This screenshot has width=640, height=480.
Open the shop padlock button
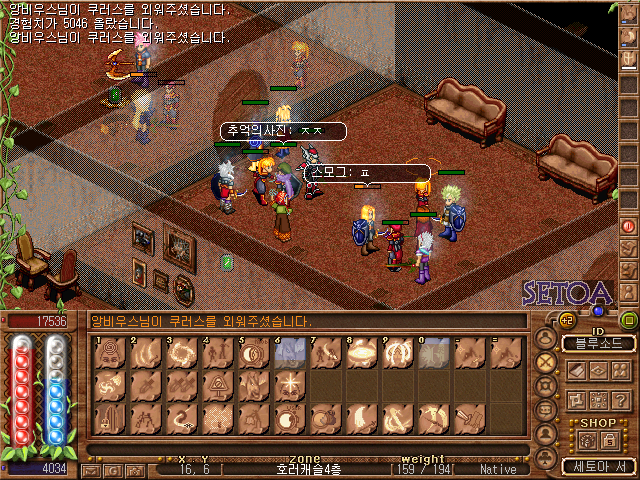click(x=609, y=439)
